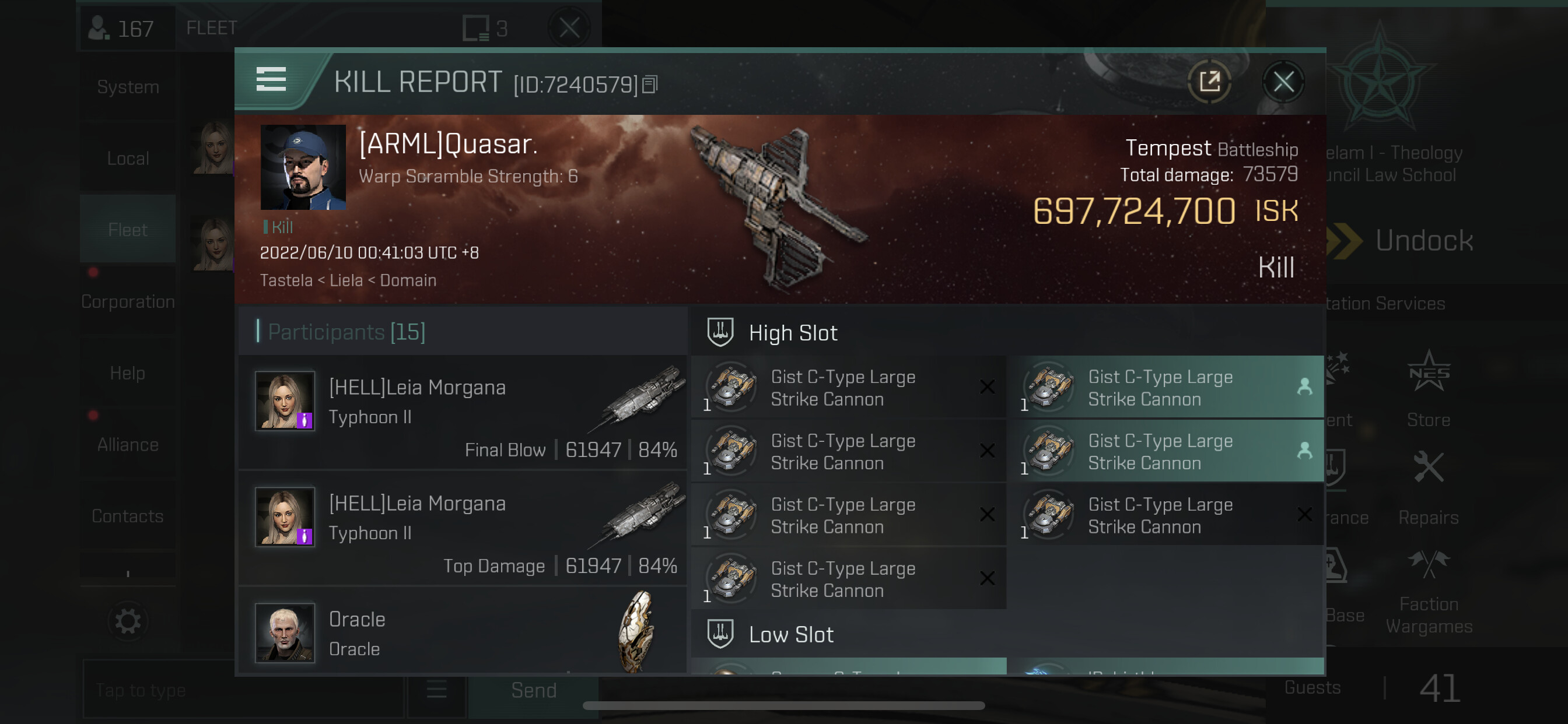Copy the kill report ID
This screenshot has width=1568, height=724.
pos(650,85)
